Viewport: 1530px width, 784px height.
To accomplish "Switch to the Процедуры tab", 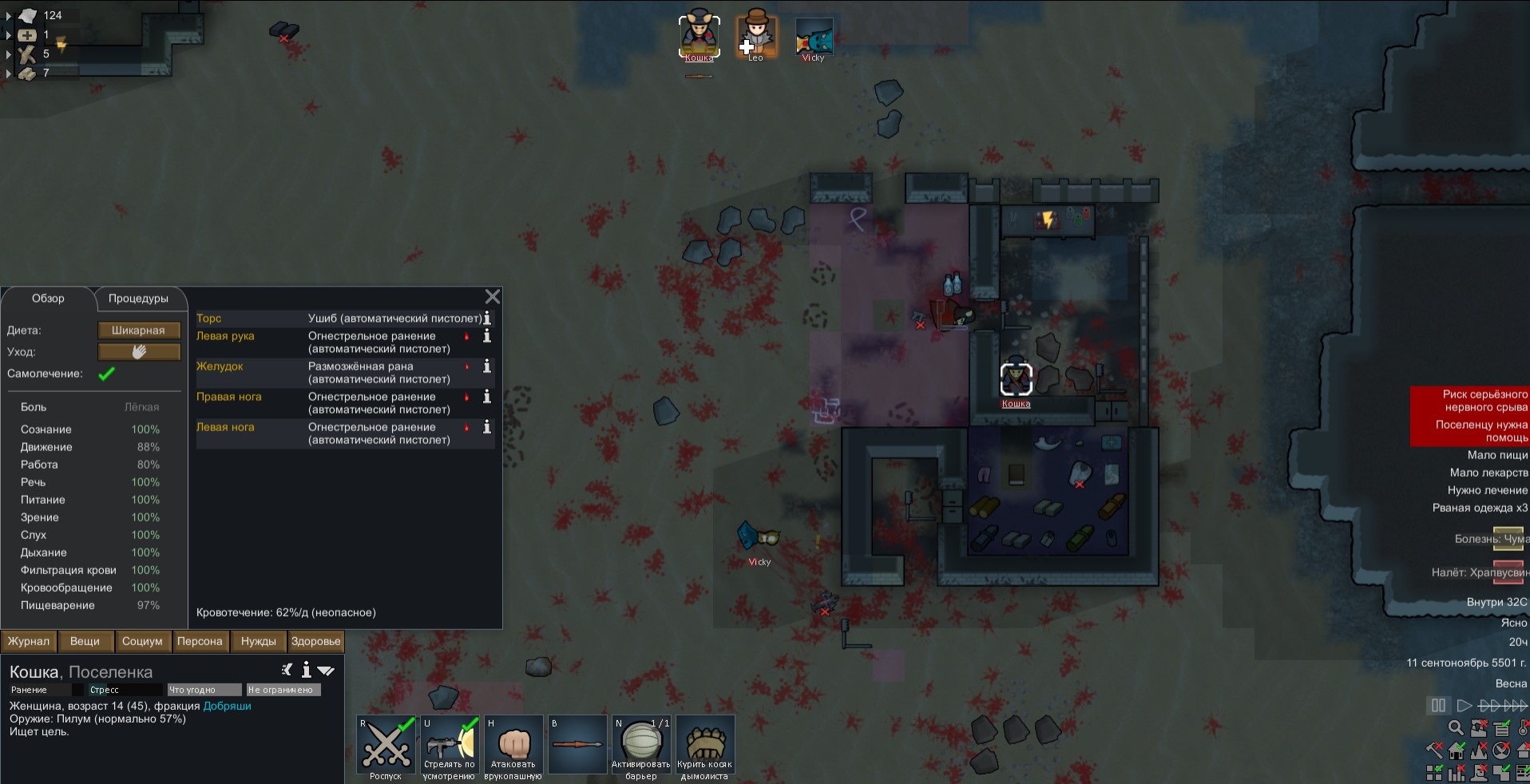I will 138,299.
